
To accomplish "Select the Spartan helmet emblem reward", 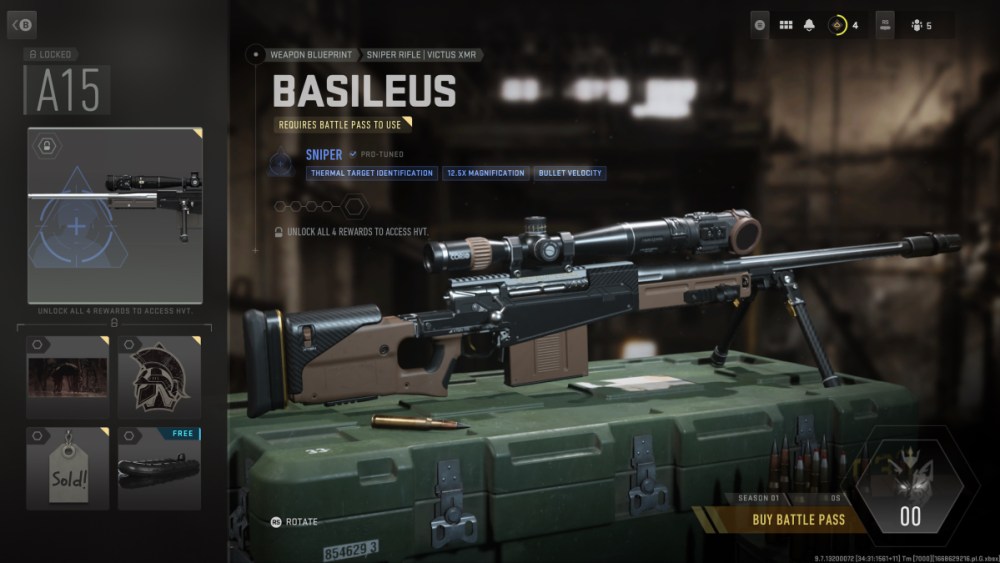I will [160, 377].
